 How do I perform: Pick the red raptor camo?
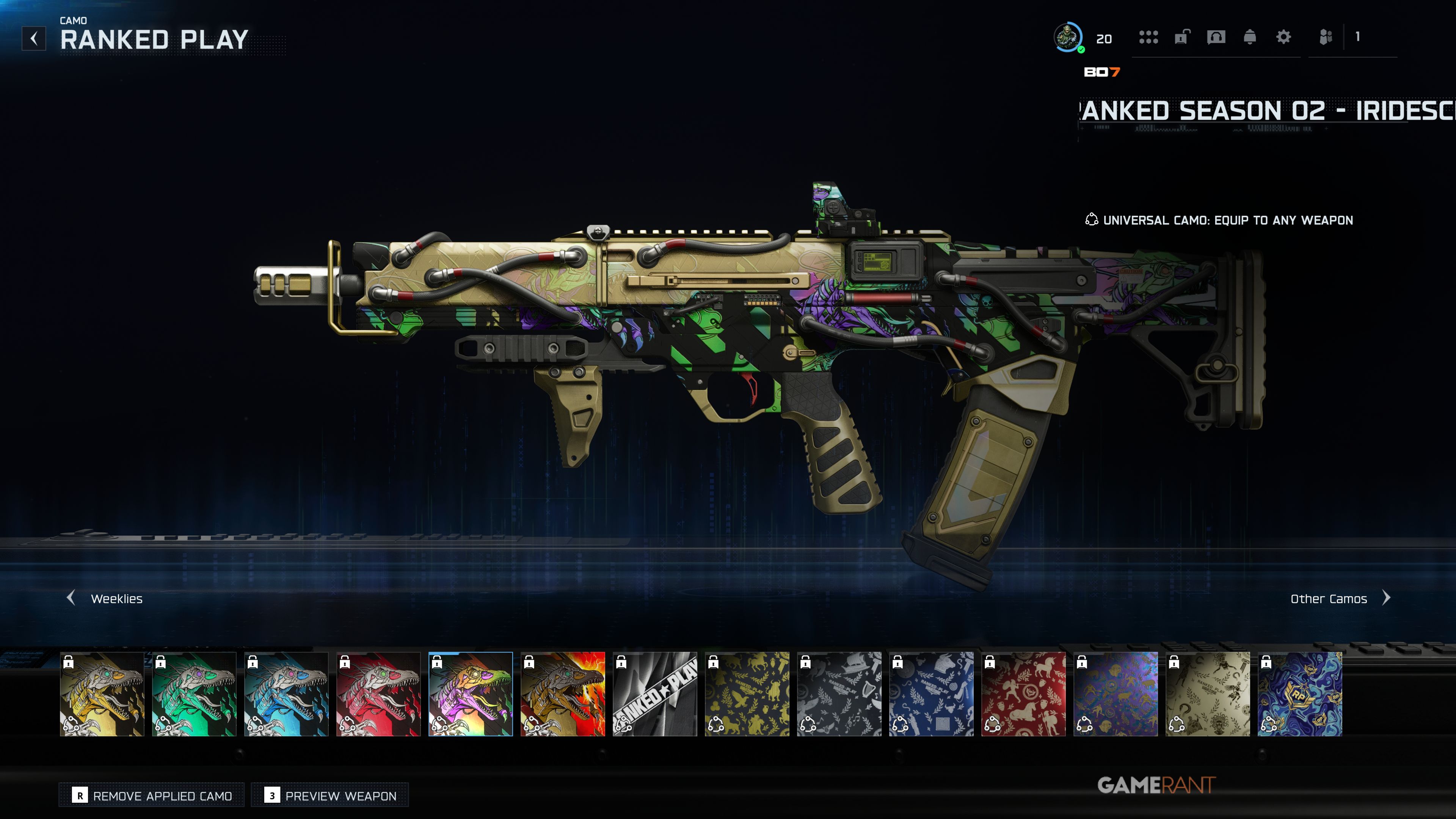coord(379,693)
